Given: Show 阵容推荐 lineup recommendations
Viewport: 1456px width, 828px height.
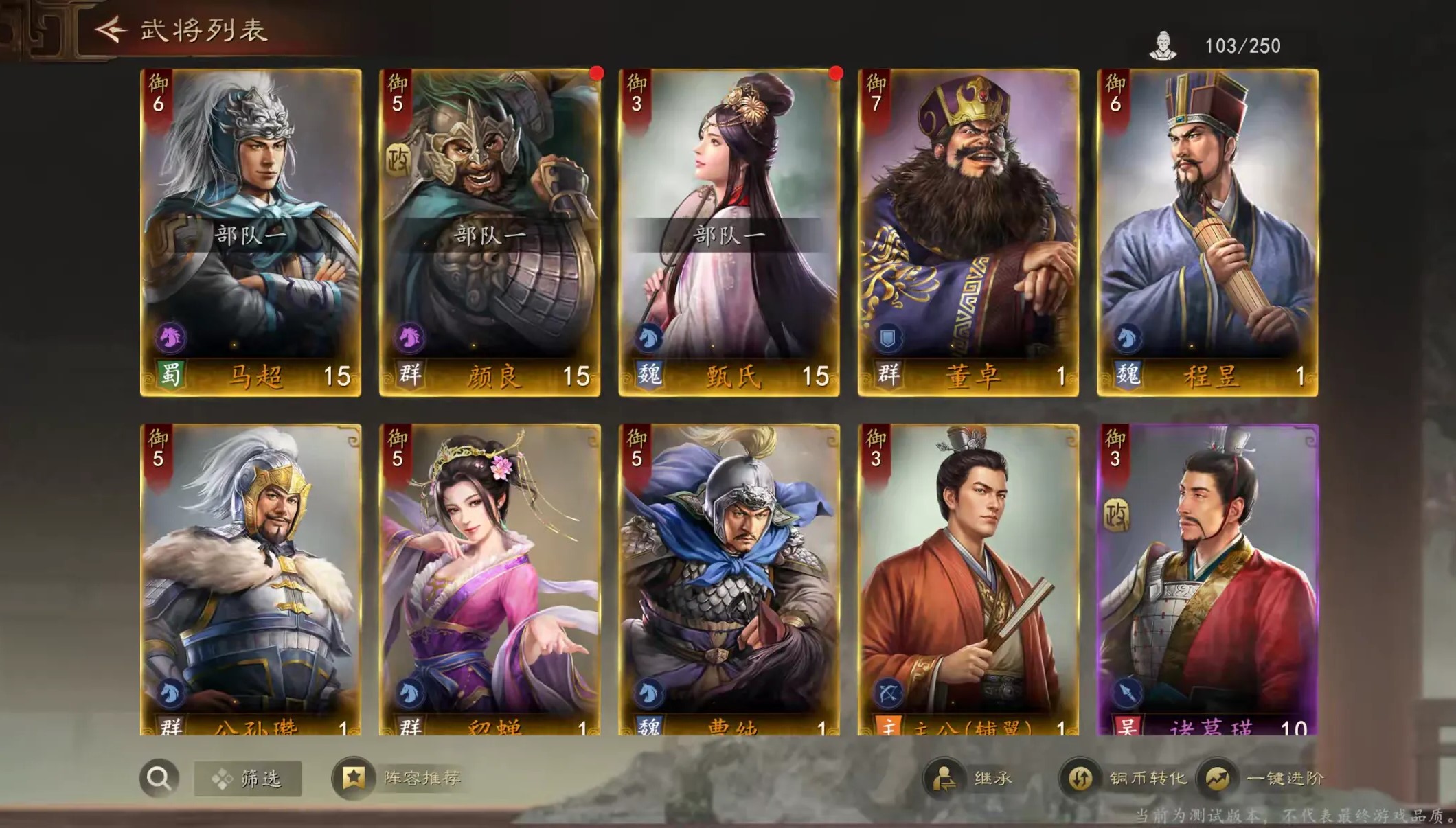Looking at the screenshot, I should tap(400, 779).
